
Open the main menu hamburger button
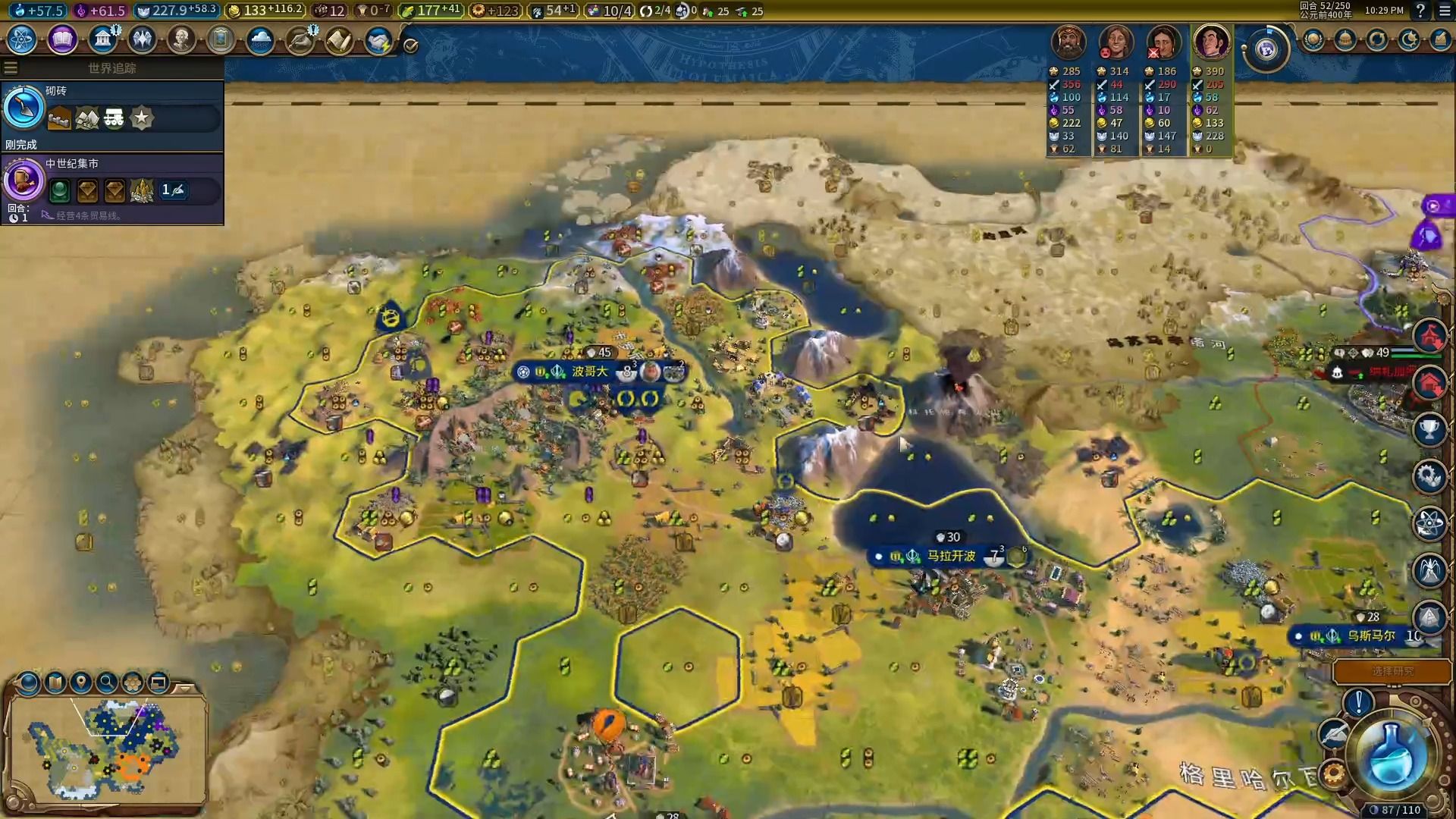click(x=1445, y=11)
